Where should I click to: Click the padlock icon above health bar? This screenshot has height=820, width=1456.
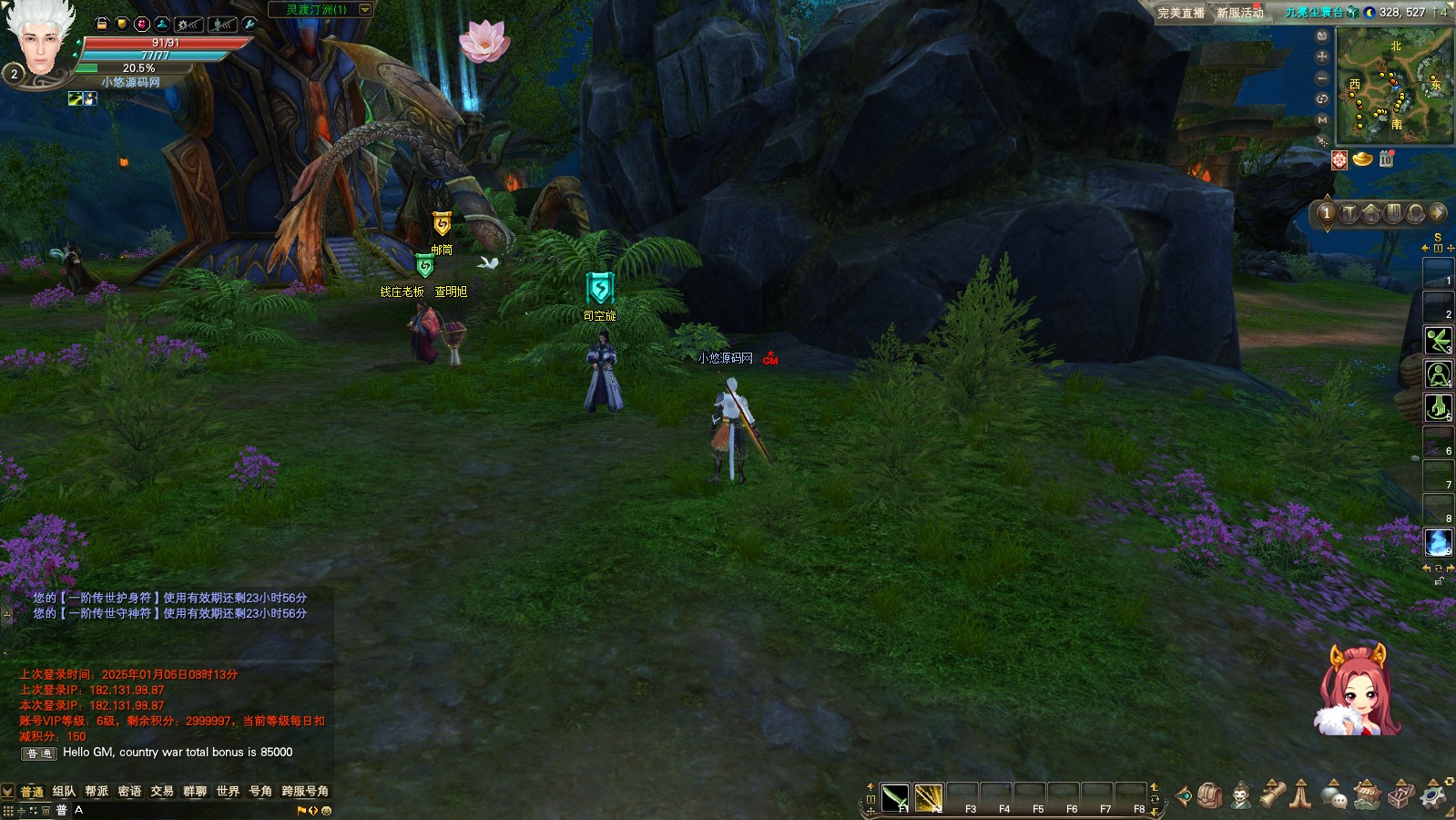[x=101, y=24]
